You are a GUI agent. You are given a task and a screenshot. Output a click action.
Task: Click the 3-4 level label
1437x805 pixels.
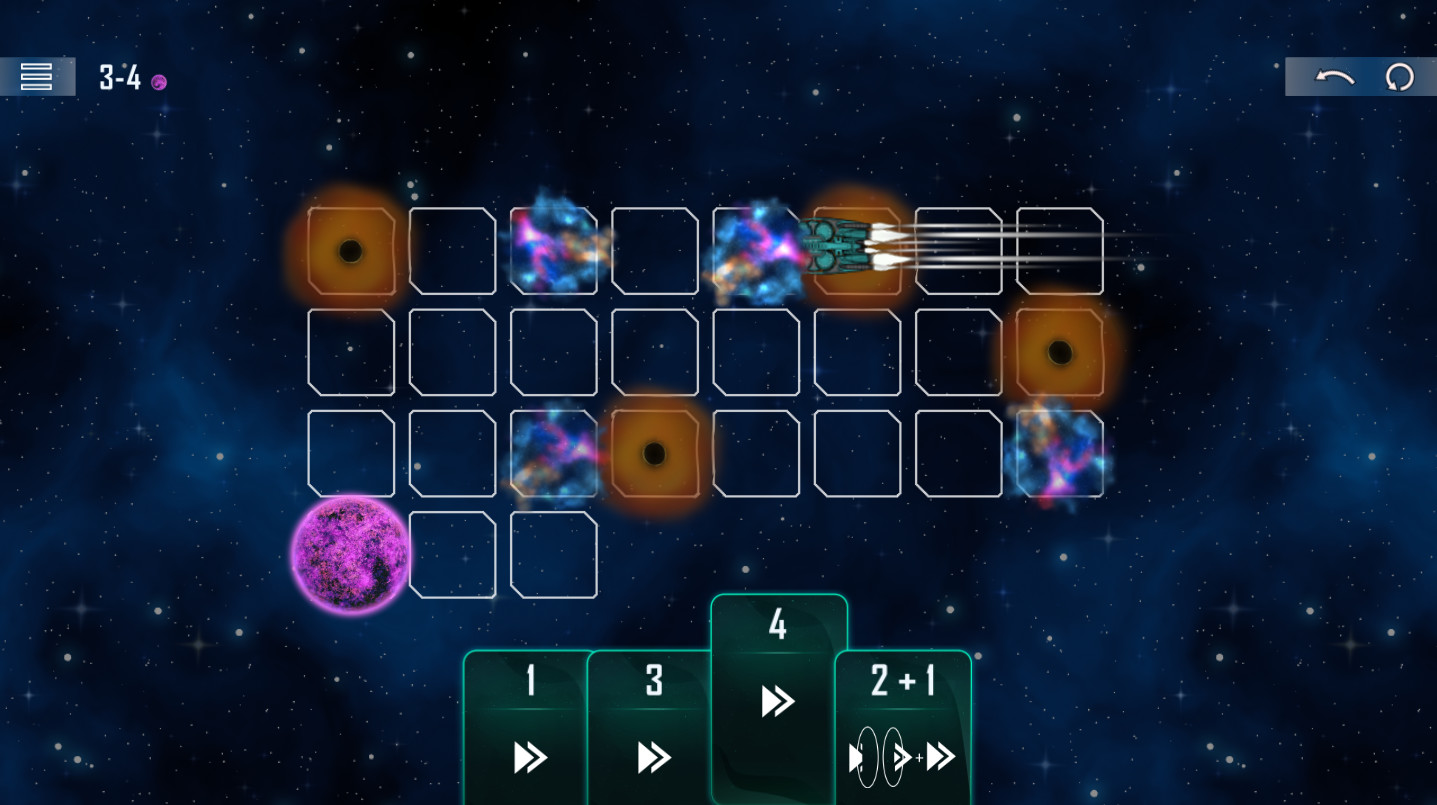(x=118, y=78)
